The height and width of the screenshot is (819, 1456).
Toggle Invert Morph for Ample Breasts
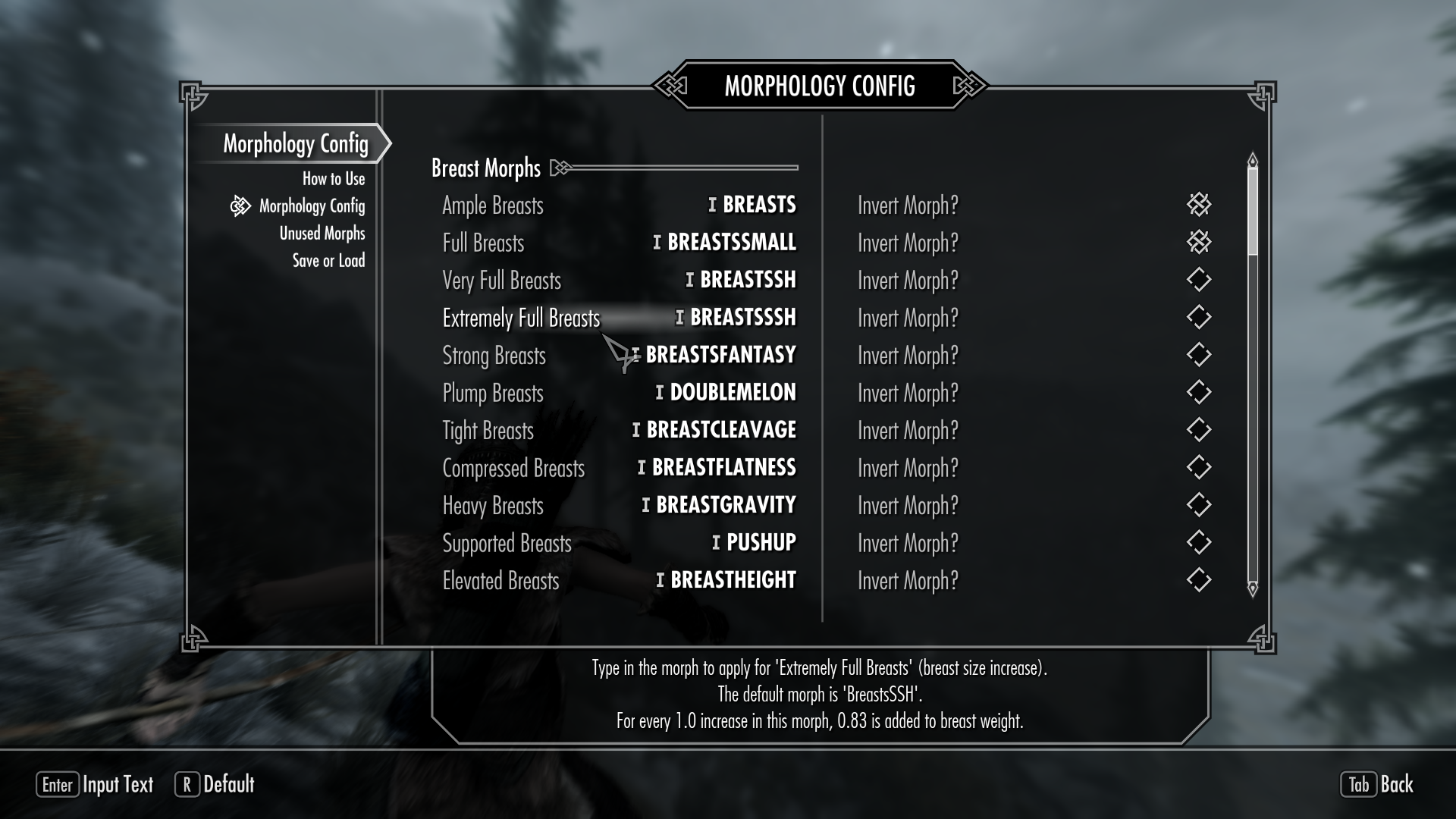coord(1198,205)
